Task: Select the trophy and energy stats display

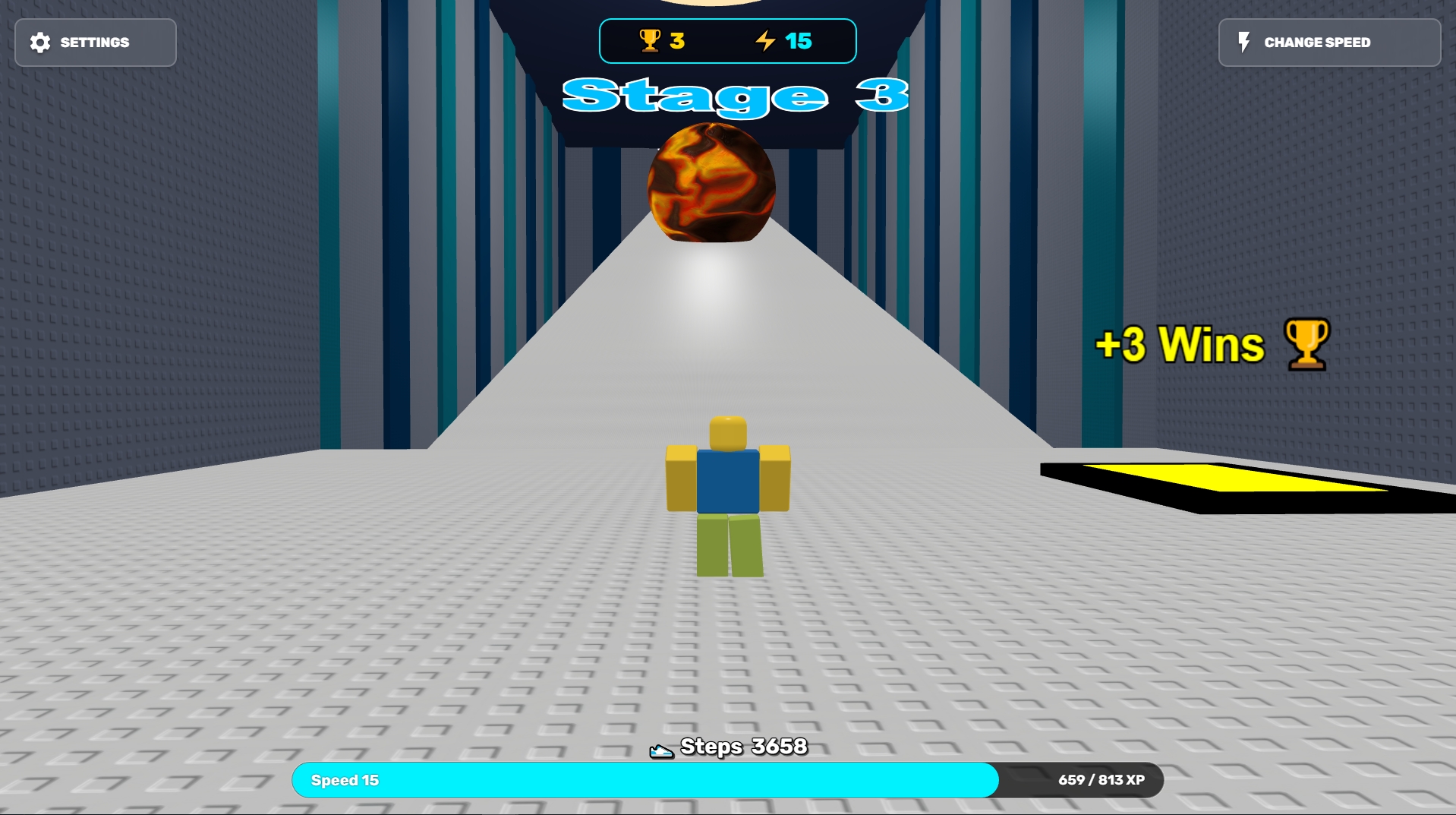Action: 727,42
